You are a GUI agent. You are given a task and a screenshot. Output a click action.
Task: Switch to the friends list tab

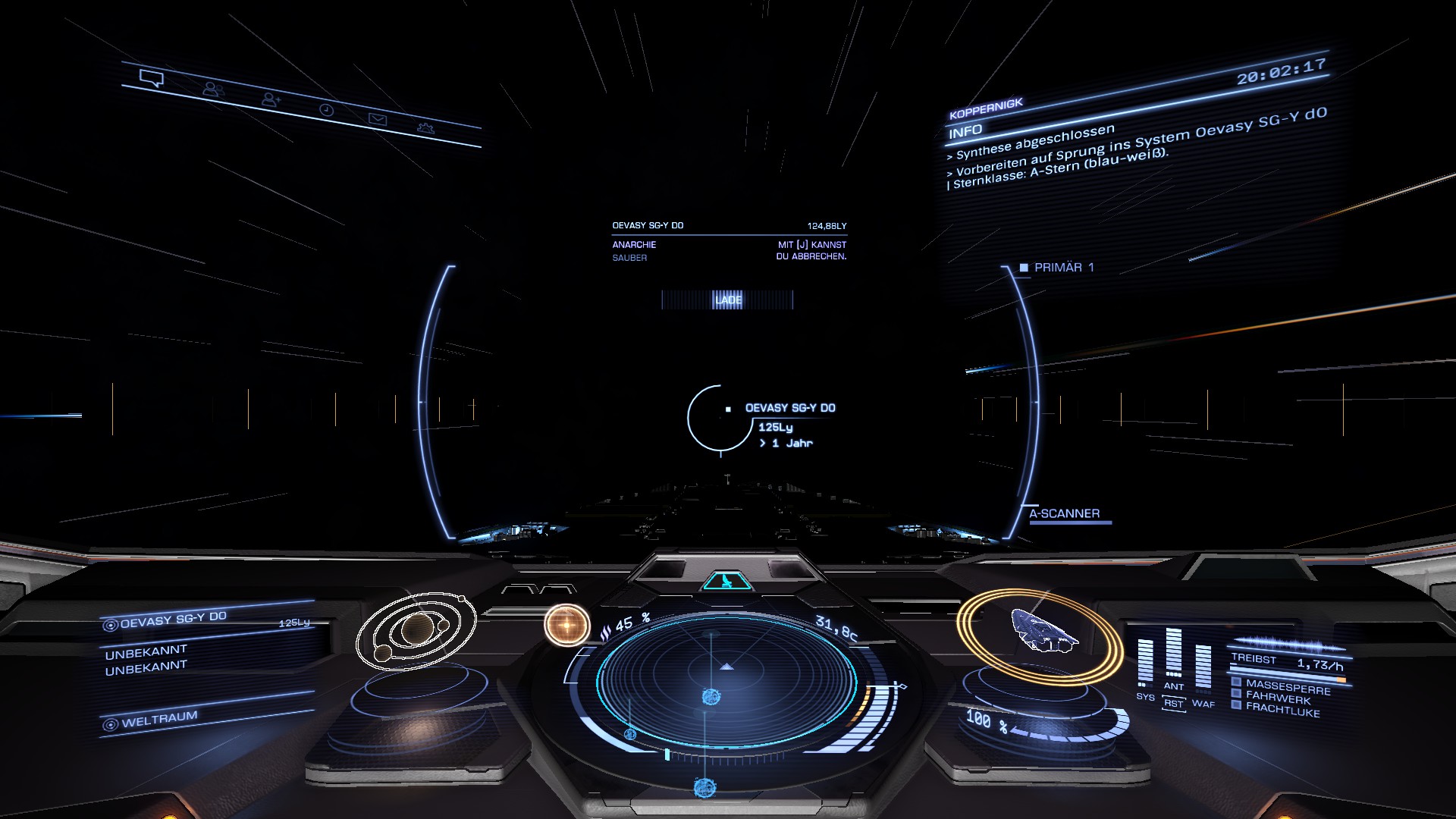pyautogui.click(x=212, y=89)
